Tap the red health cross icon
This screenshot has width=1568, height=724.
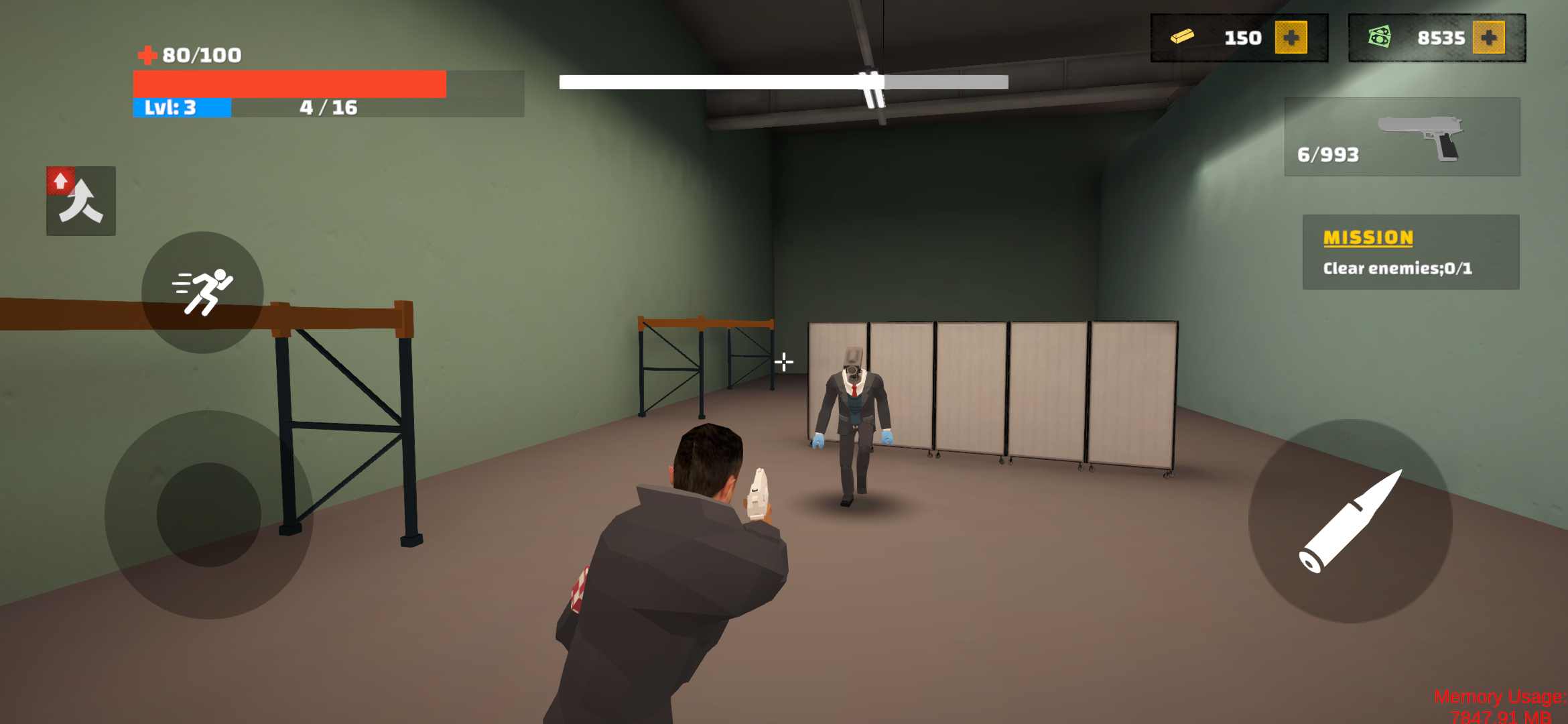149,55
